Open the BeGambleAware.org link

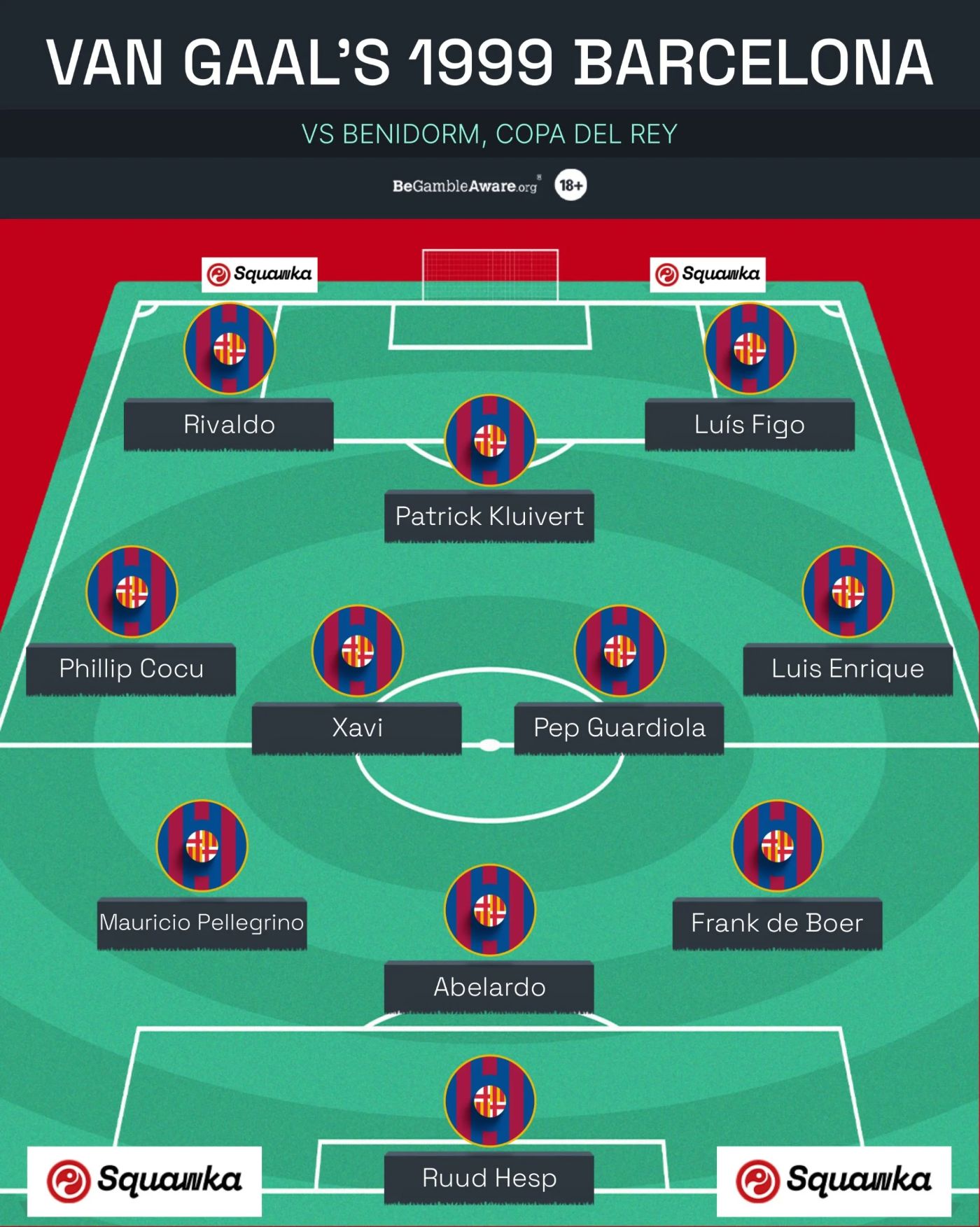click(x=465, y=186)
